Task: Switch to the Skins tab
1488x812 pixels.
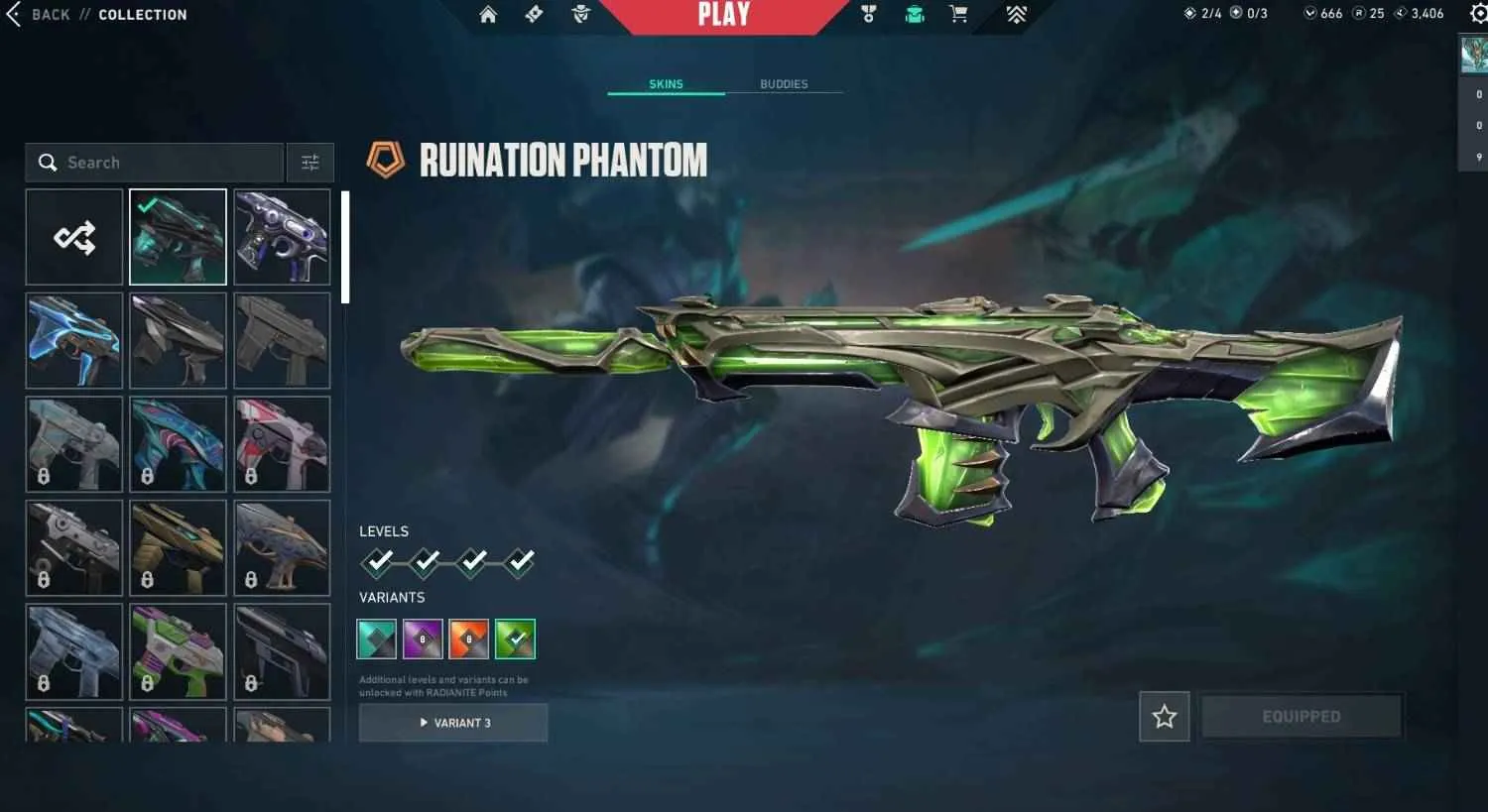Action: tap(665, 84)
